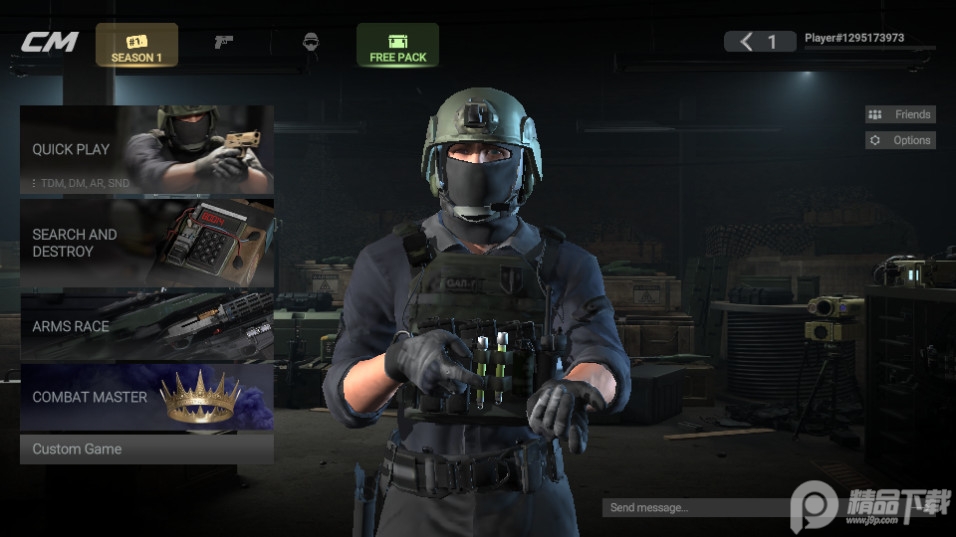Switch to the pistol loadout tab
Viewport: 956px width, 537px height.
[x=224, y=43]
